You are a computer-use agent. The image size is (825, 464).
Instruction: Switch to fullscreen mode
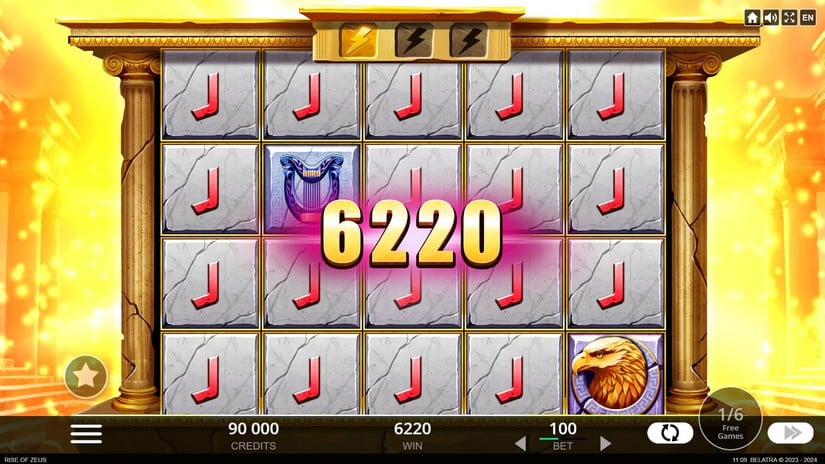tap(789, 17)
